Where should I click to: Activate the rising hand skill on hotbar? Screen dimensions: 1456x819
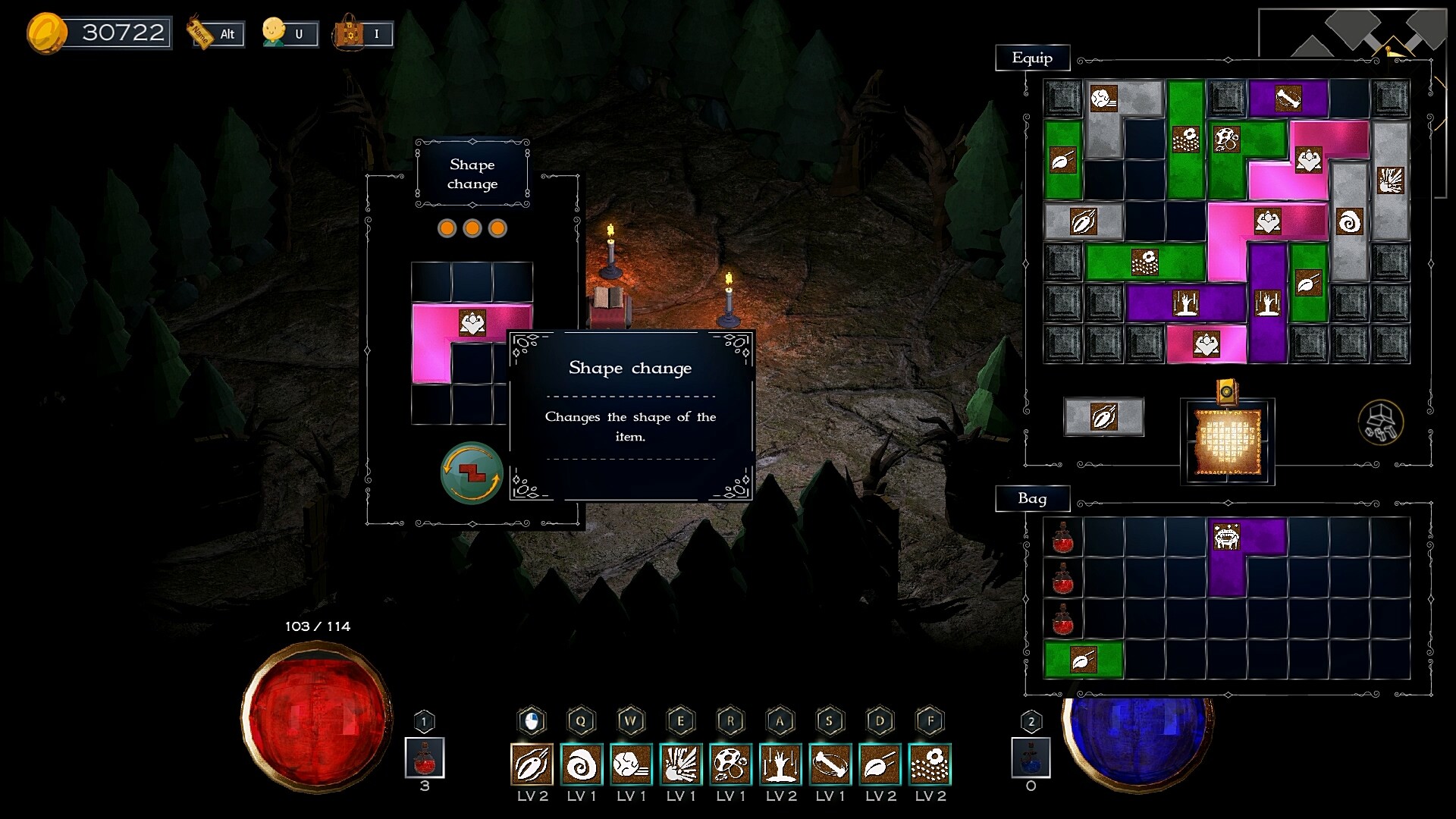tap(780, 764)
